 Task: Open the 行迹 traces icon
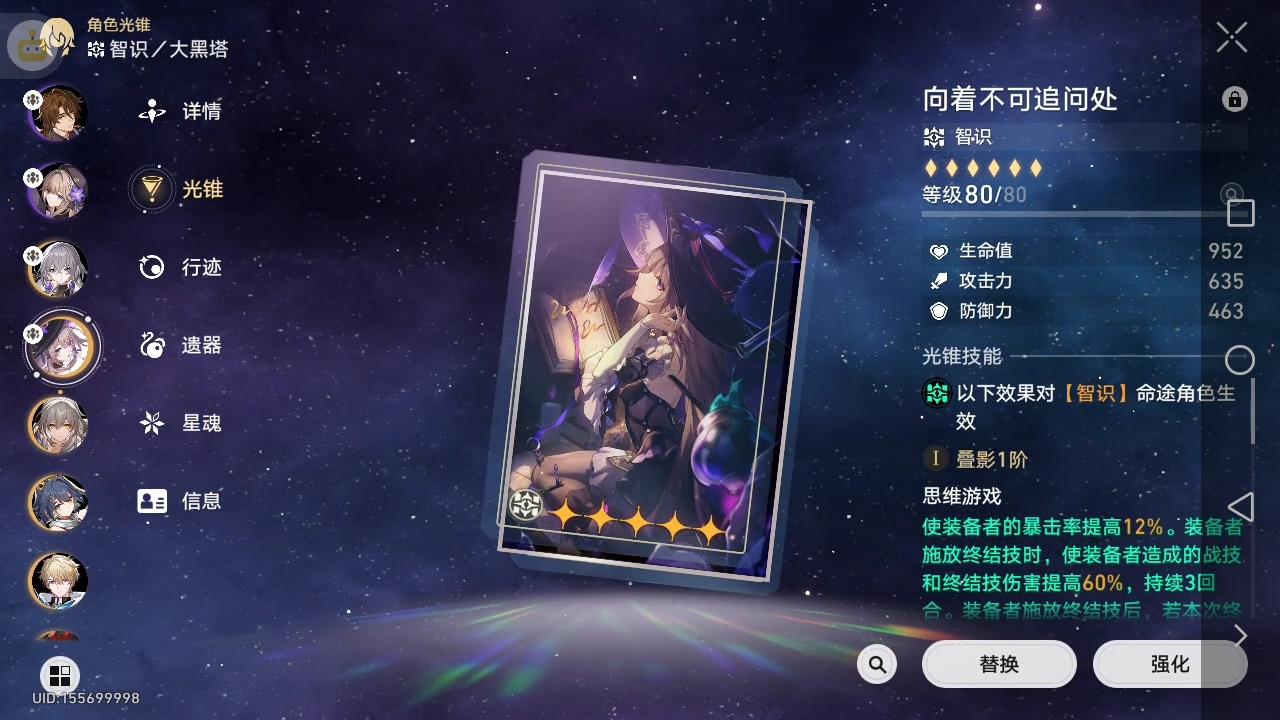click(x=152, y=267)
